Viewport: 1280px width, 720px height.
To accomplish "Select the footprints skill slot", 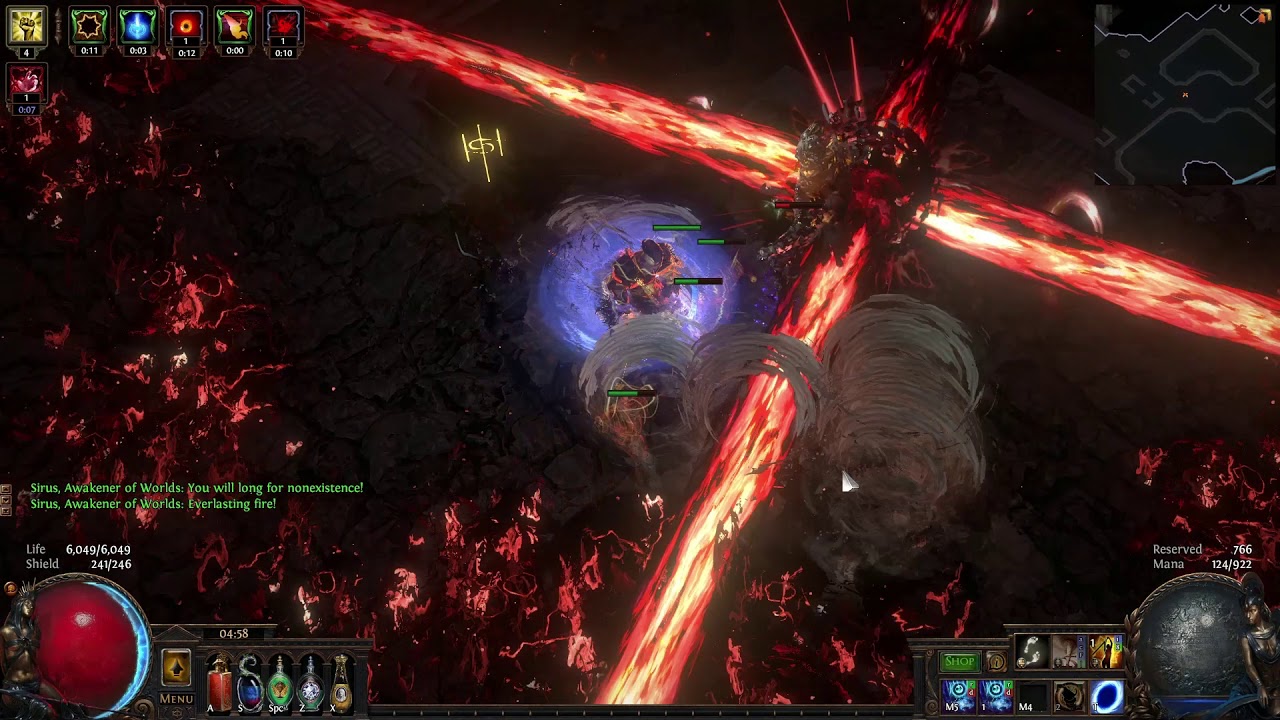I will pos(1031,652).
